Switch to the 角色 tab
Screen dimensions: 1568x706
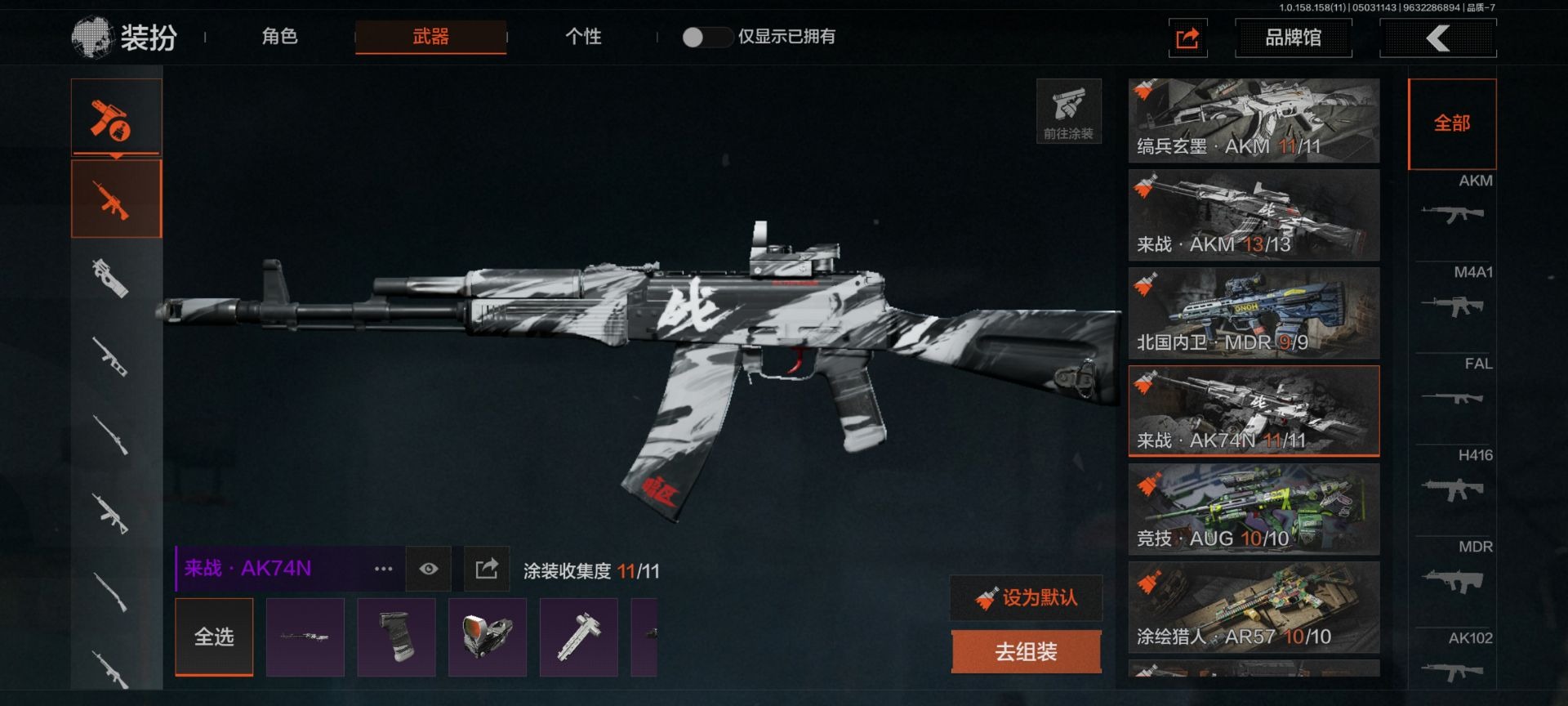click(x=279, y=37)
